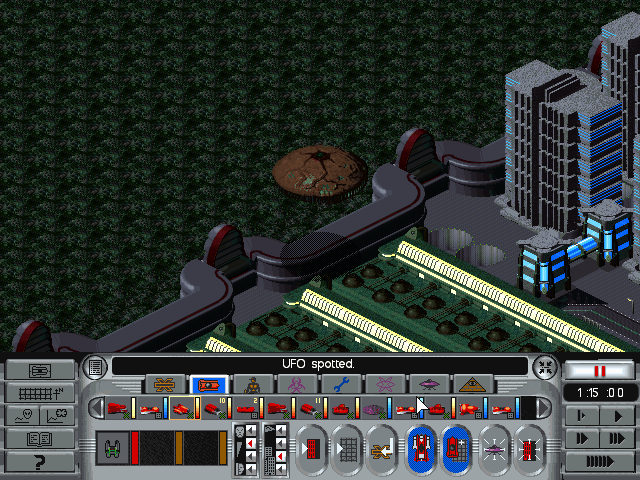Open the UFOpaedia book
The width and height of the screenshot is (640, 480).
[39, 438]
